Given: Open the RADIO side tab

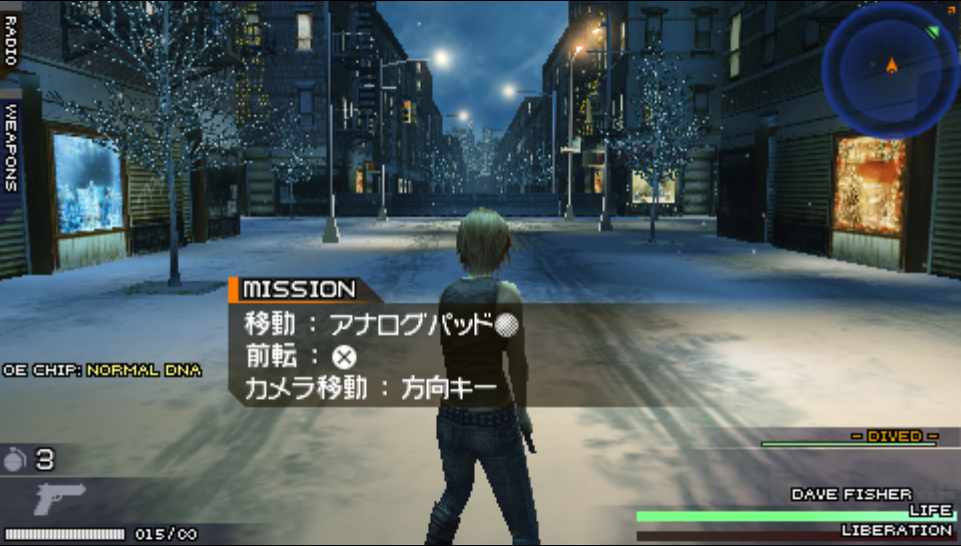Looking at the screenshot, I should click(11, 38).
